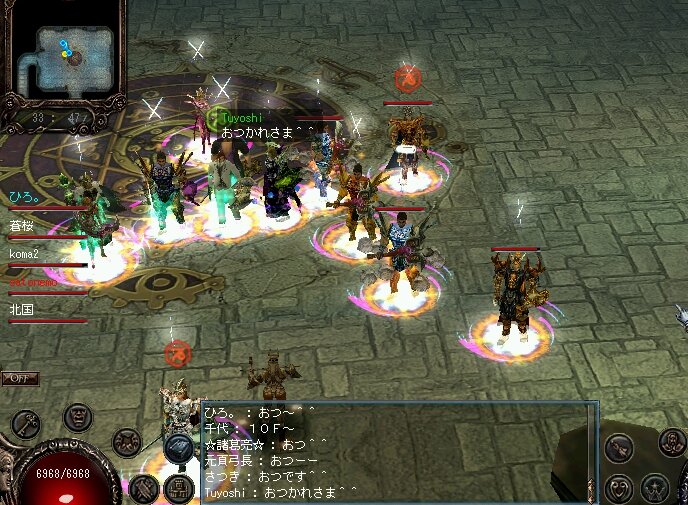This screenshot has height=505, width=688.
Task: Click the heart-shaped emblem icon
Action: (x=619, y=488)
